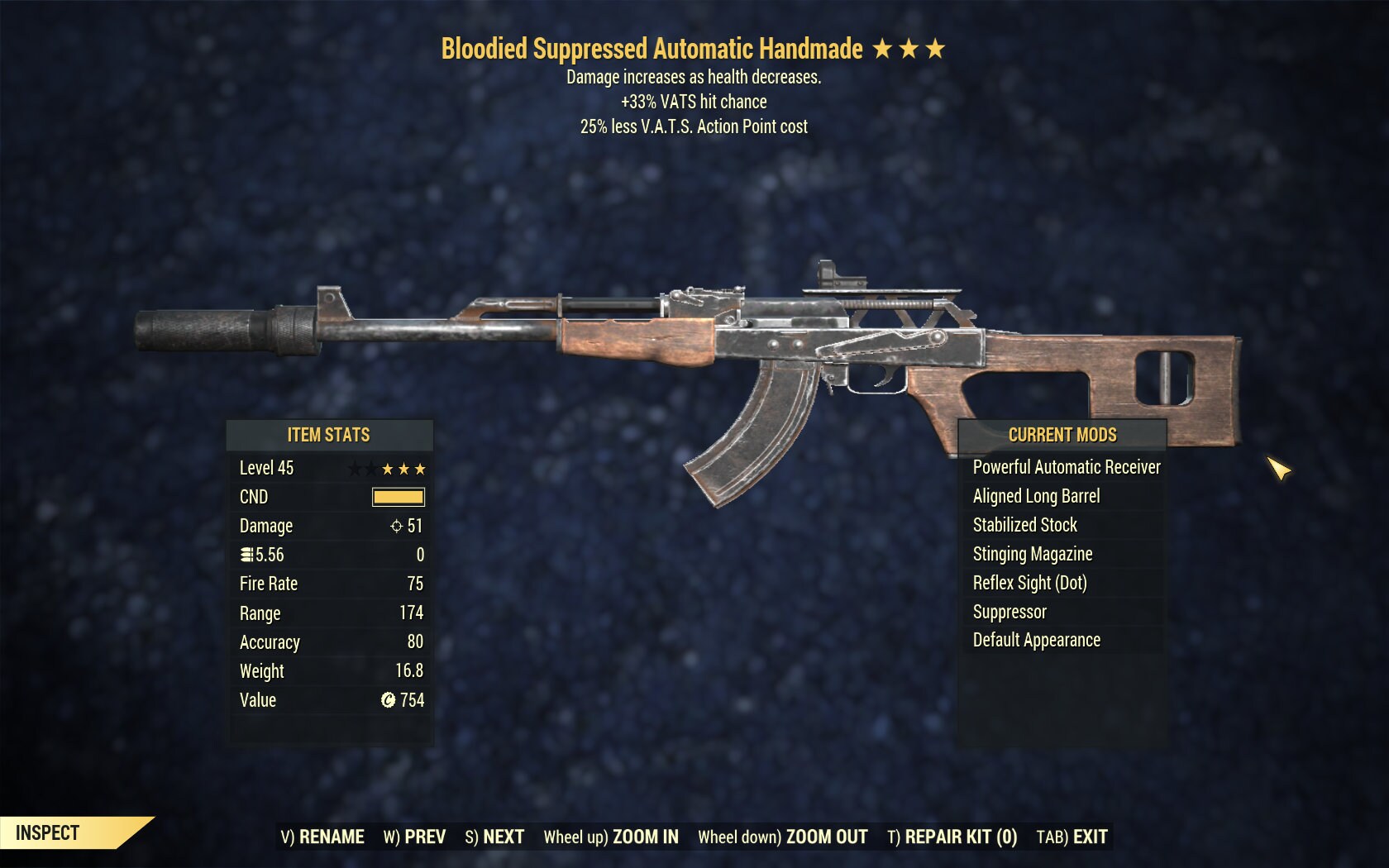Viewport: 1389px width, 868px height.
Task: Select the CURRENT MODS panel header
Action: tap(1062, 435)
